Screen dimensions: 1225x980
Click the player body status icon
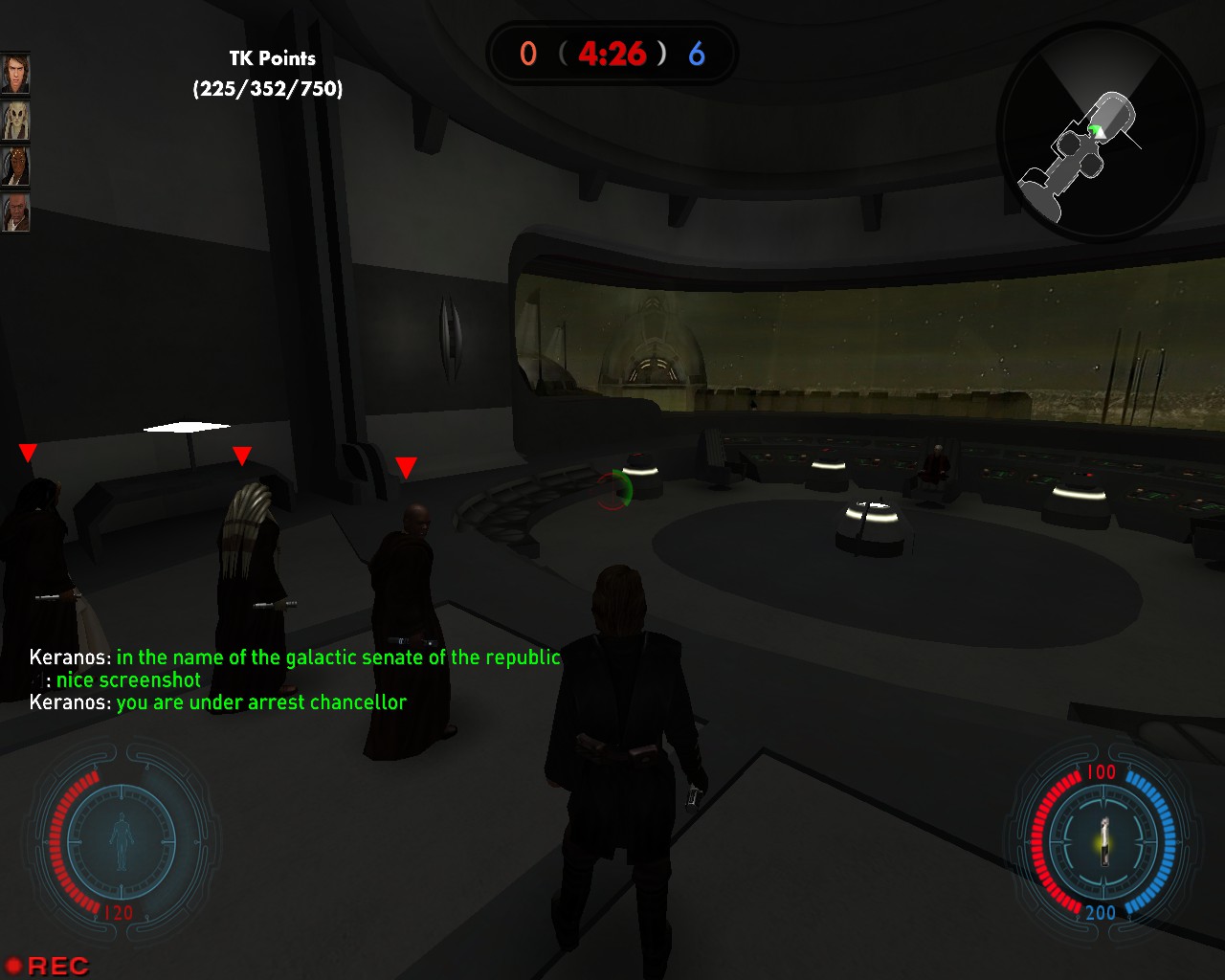tap(122, 841)
